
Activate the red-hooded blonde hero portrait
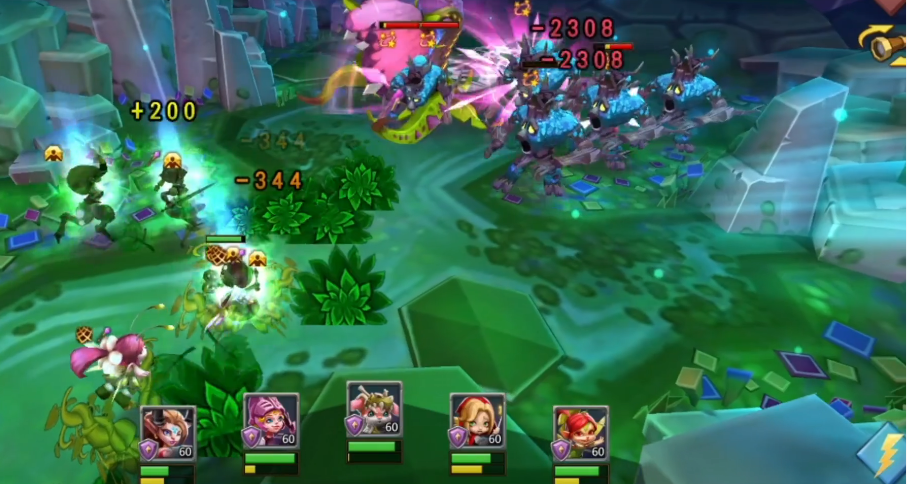(x=477, y=421)
